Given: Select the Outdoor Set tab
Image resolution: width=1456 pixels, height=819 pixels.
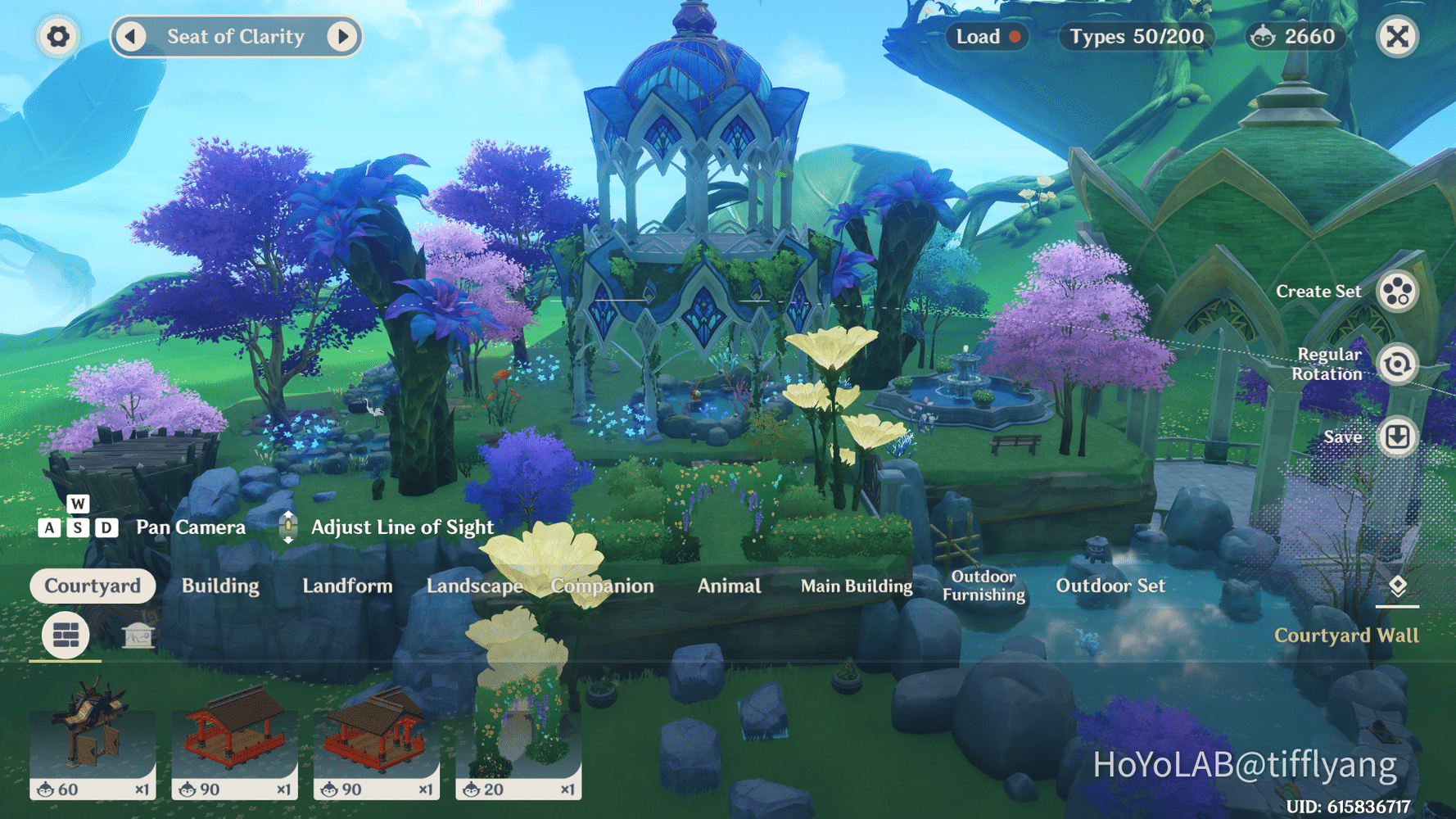Looking at the screenshot, I should point(1110,586).
